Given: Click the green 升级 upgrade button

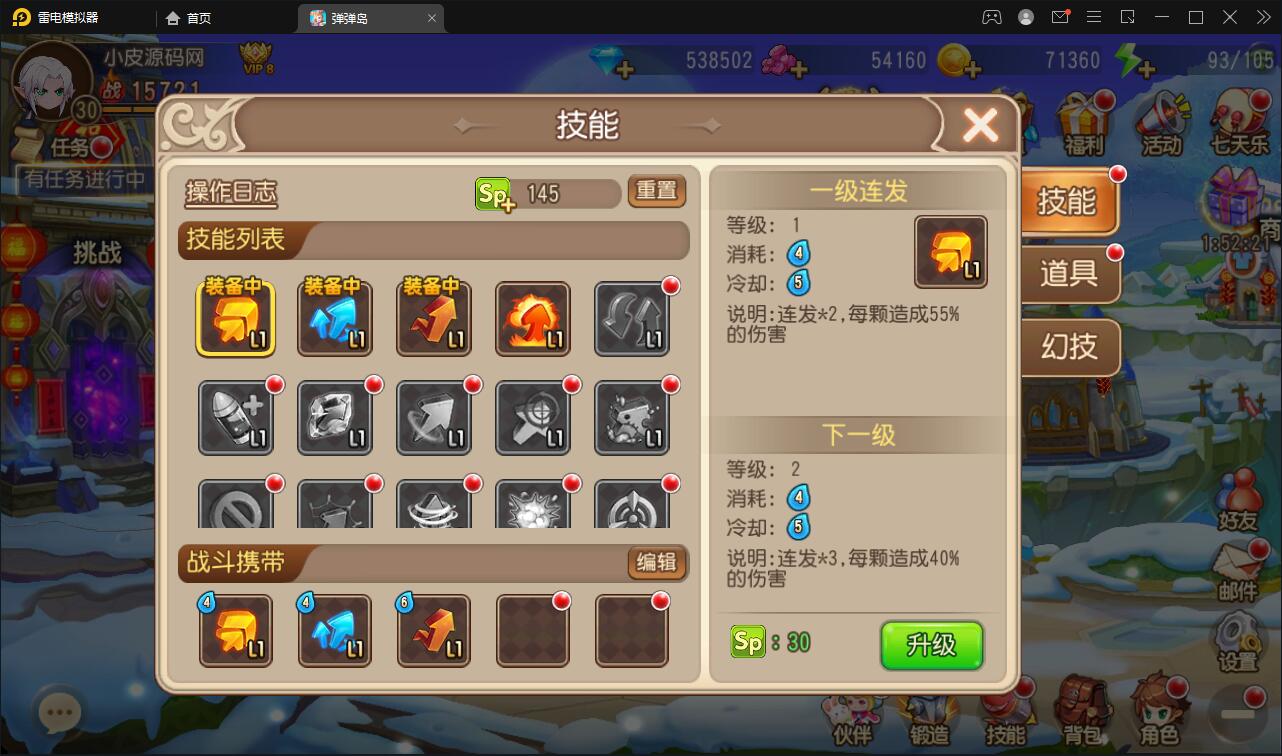Looking at the screenshot, I should [x=931, y=646].
